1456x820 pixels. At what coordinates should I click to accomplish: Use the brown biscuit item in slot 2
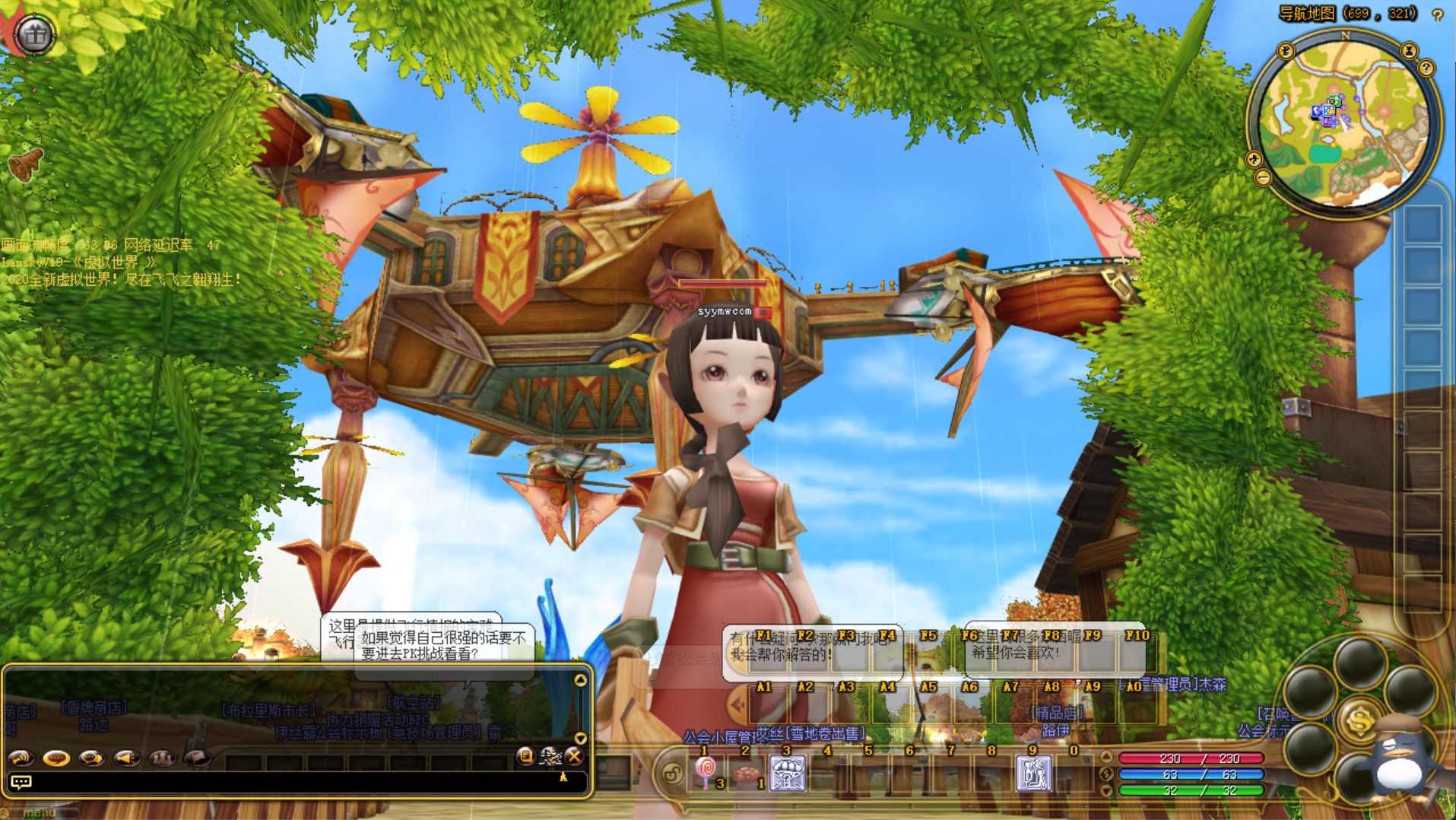[746, 774]
